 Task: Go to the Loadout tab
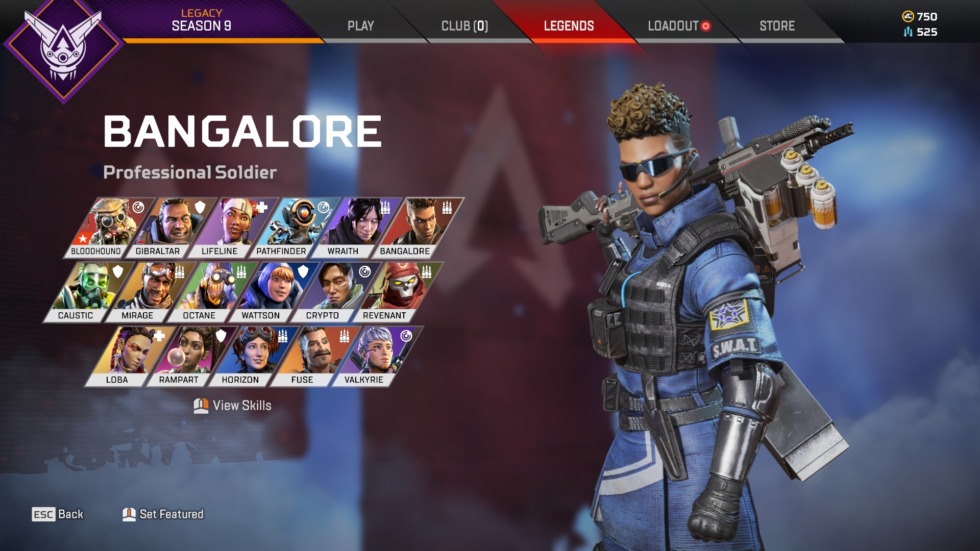[x=678, y=26]
